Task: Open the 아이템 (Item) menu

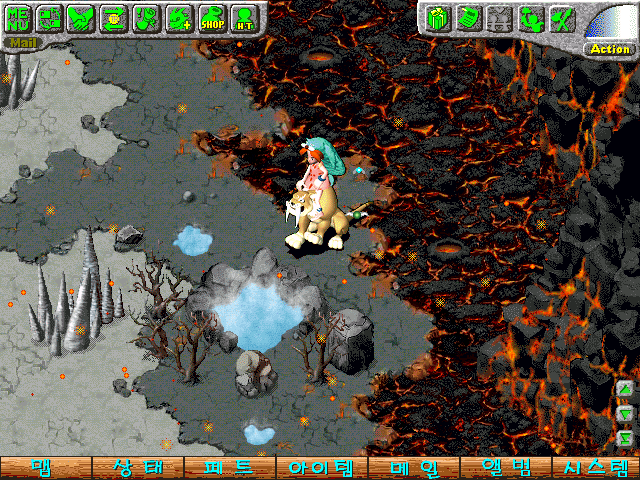Action: (x=320, y=468)
